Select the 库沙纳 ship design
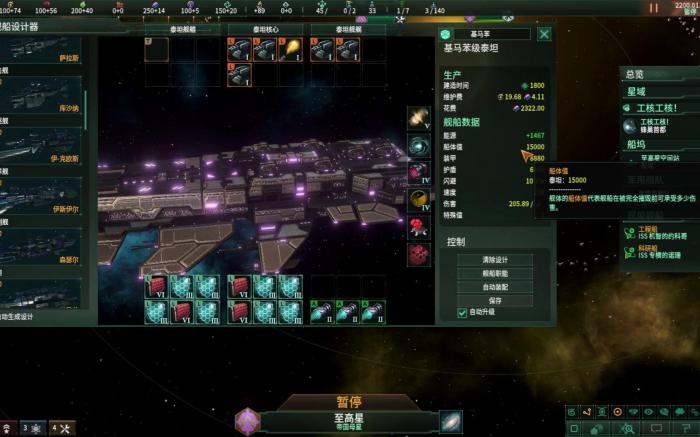The width and height of the screenshot is (700, 437). coord(45,98)
